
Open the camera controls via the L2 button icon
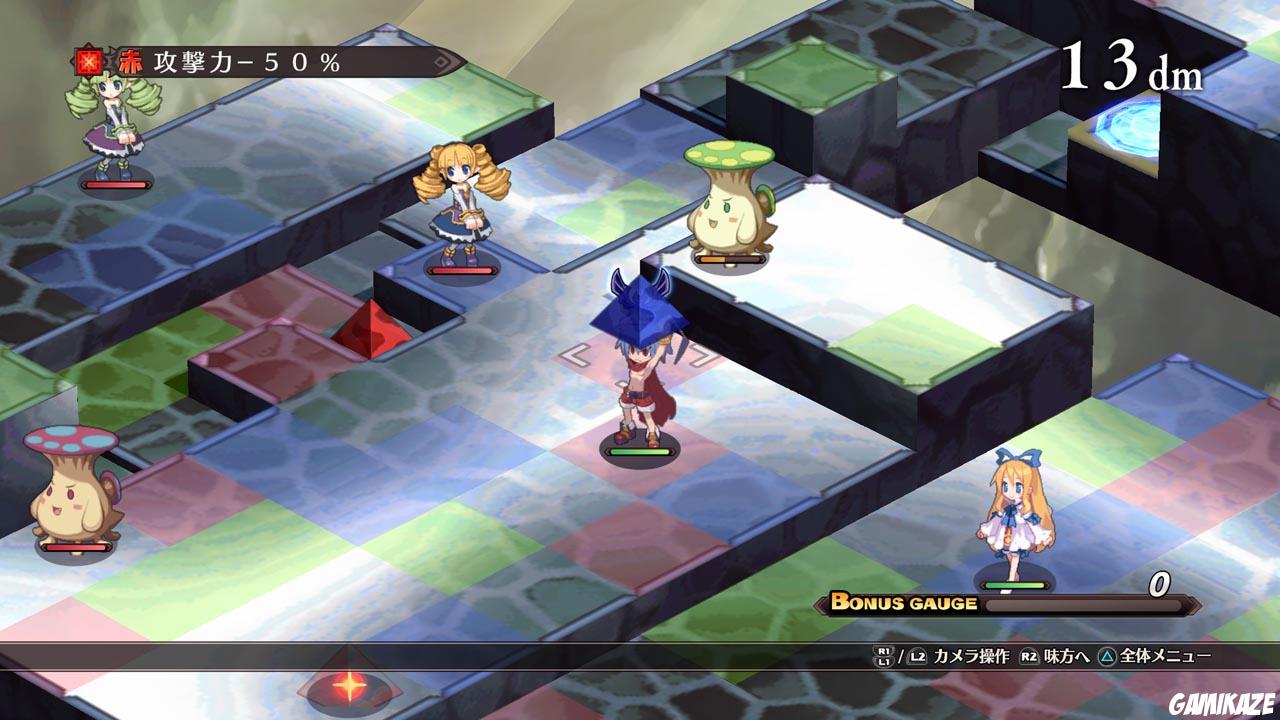(x=915, y=658)
